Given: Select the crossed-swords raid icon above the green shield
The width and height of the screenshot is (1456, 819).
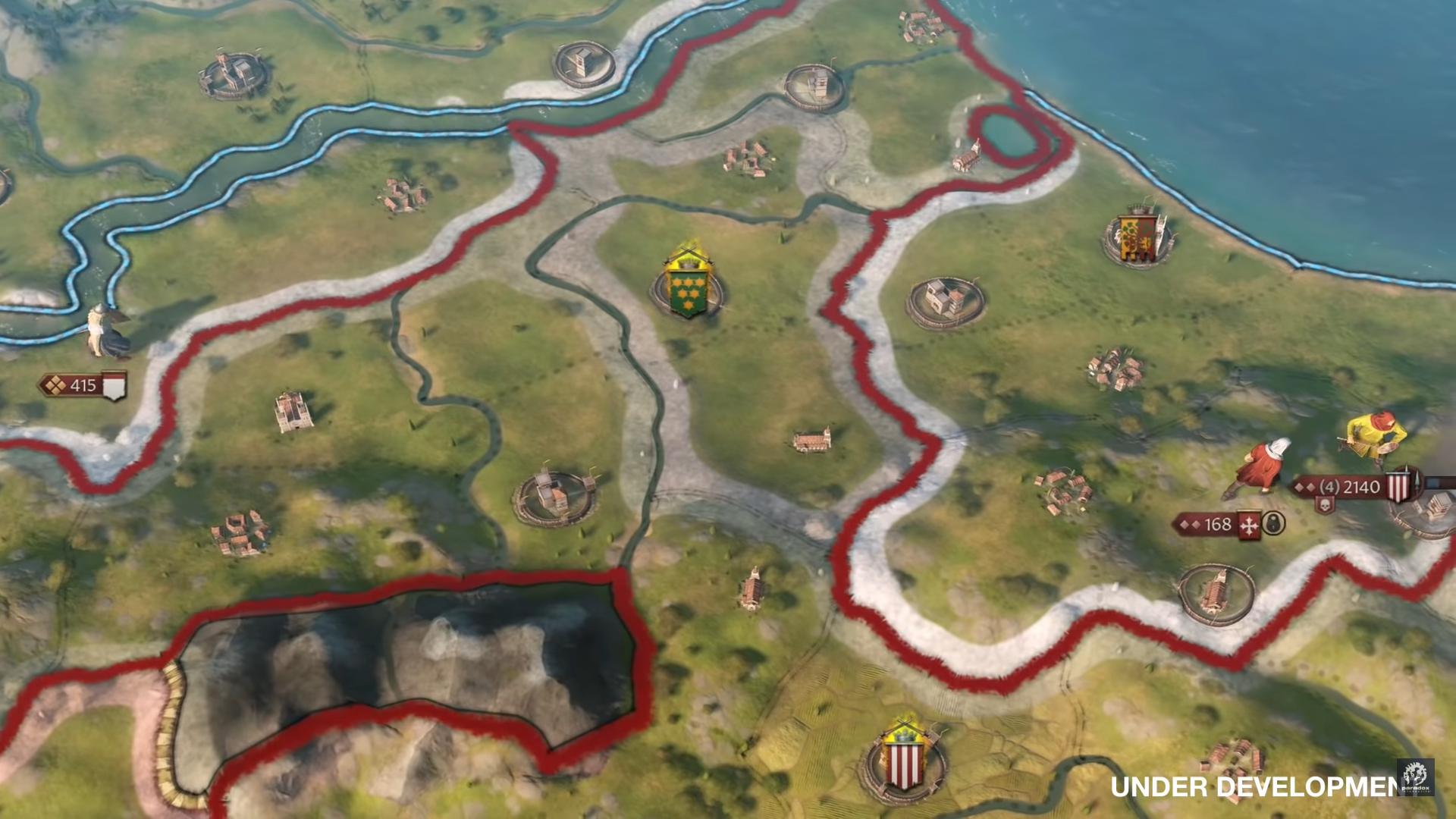Looking at the screenshot, I should pos(689,250).
